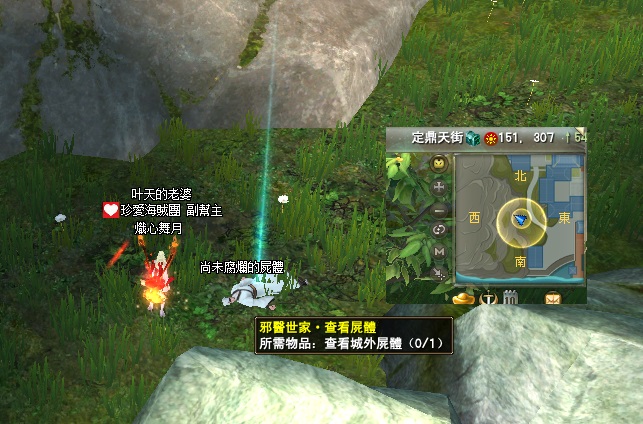Click the round T icon below the minimap
The height and width of the screenshot is (424, 643).
[488, 297]
